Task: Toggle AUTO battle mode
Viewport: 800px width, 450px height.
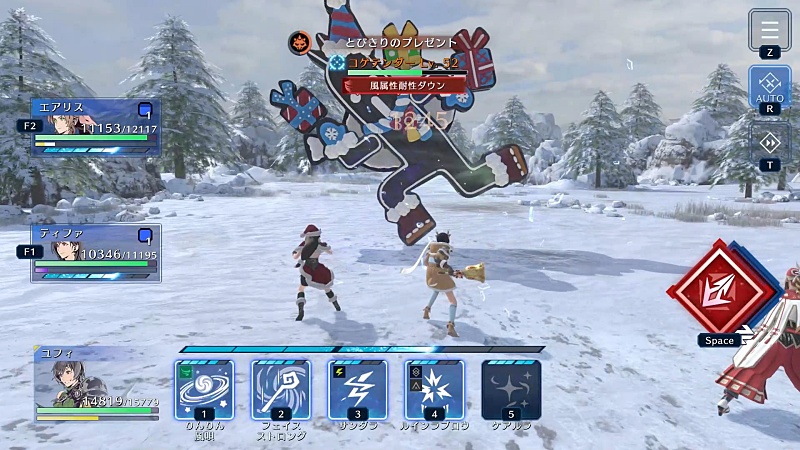Action: click(x=769, y=86)
